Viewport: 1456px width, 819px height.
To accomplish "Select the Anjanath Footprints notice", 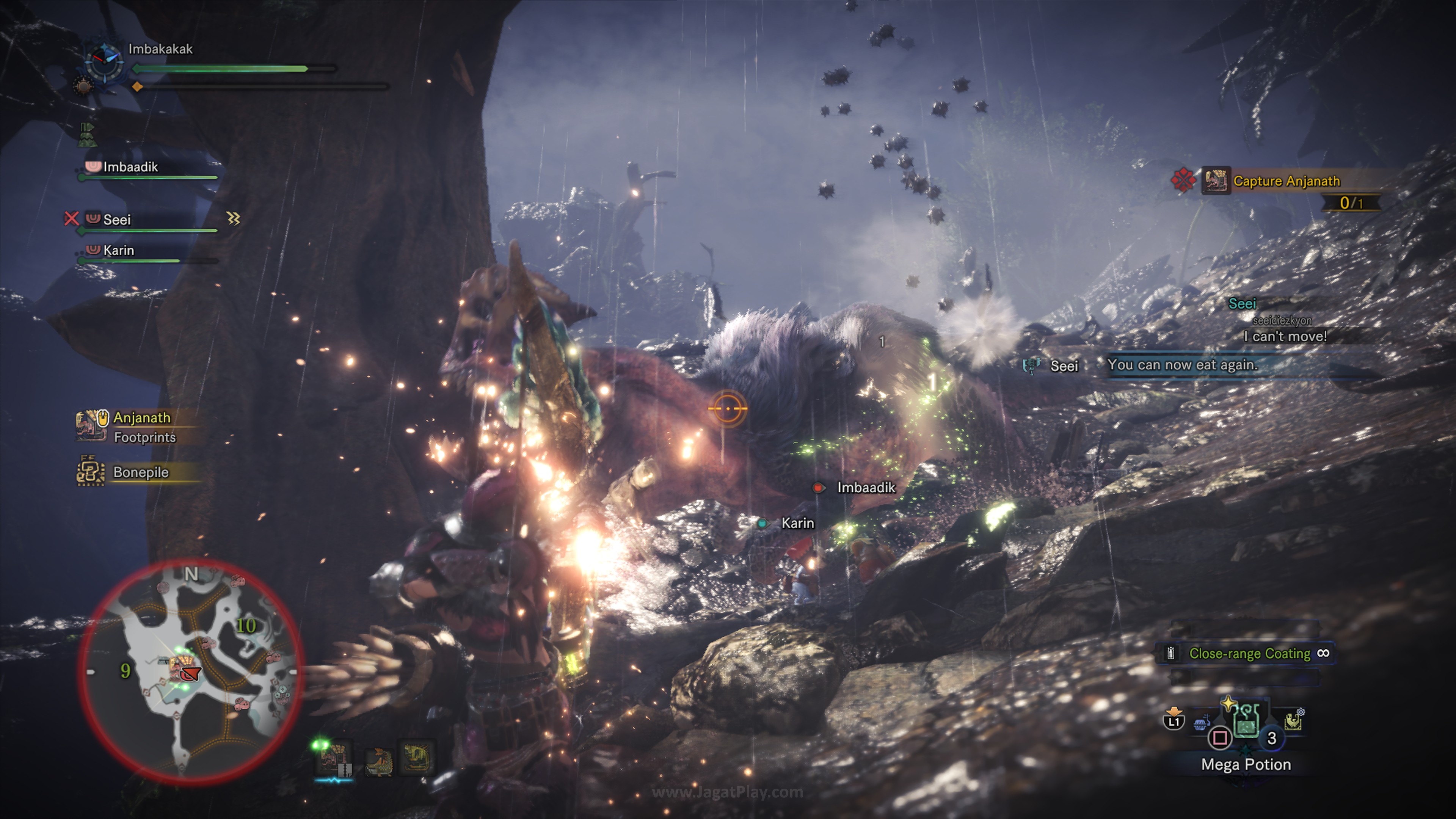I will click(141, 427).
